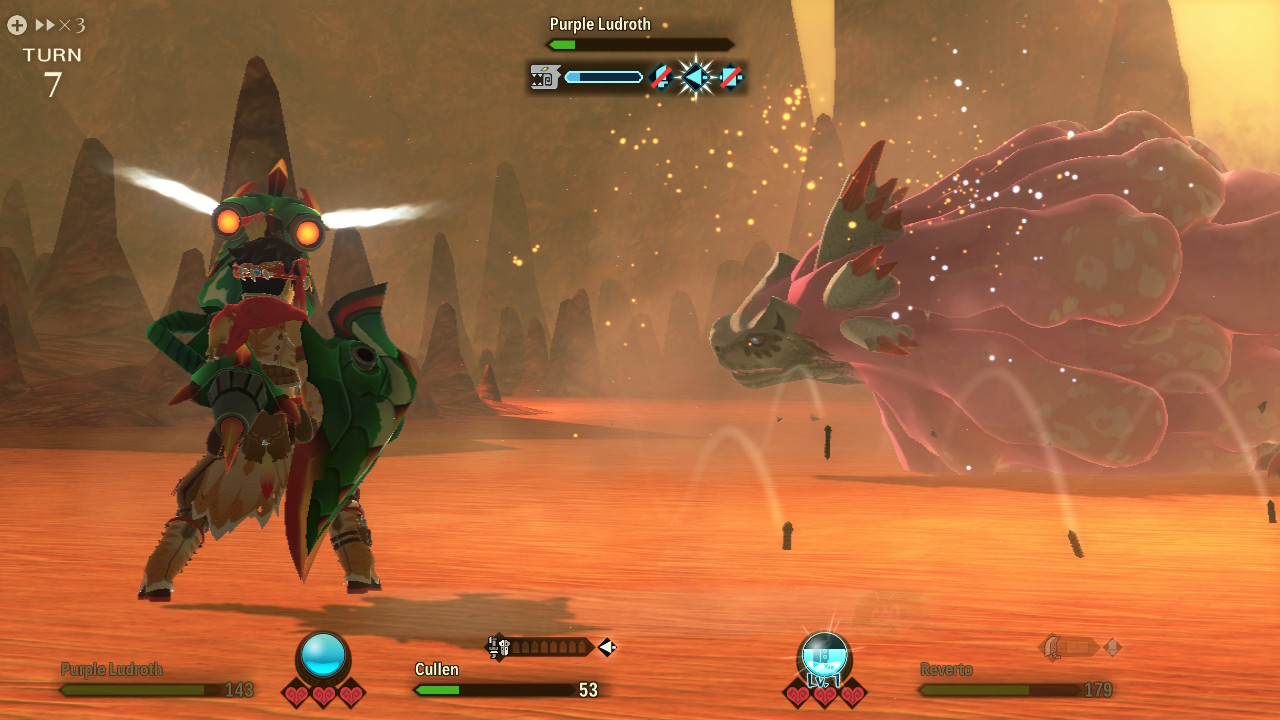Select the plus icon in top-left corner

pos(16,25)
